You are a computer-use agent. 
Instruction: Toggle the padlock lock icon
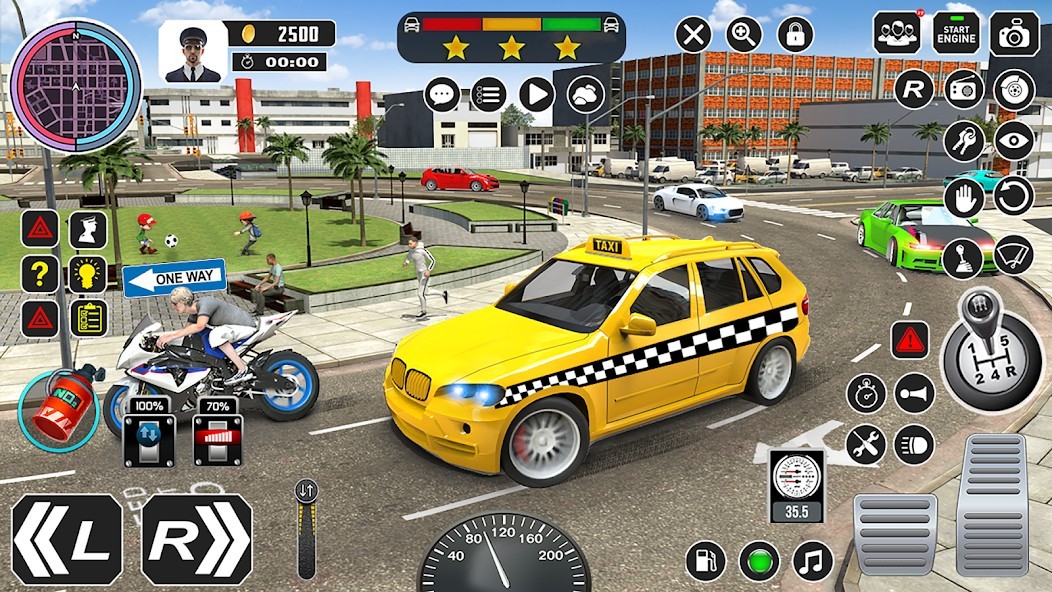(x=795, y=35)
